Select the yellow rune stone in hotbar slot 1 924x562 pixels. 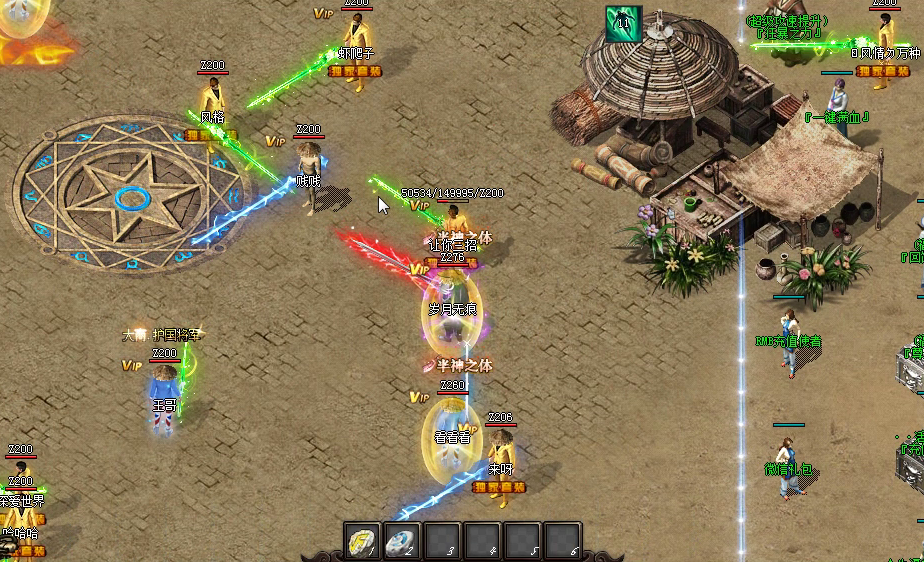362,541
